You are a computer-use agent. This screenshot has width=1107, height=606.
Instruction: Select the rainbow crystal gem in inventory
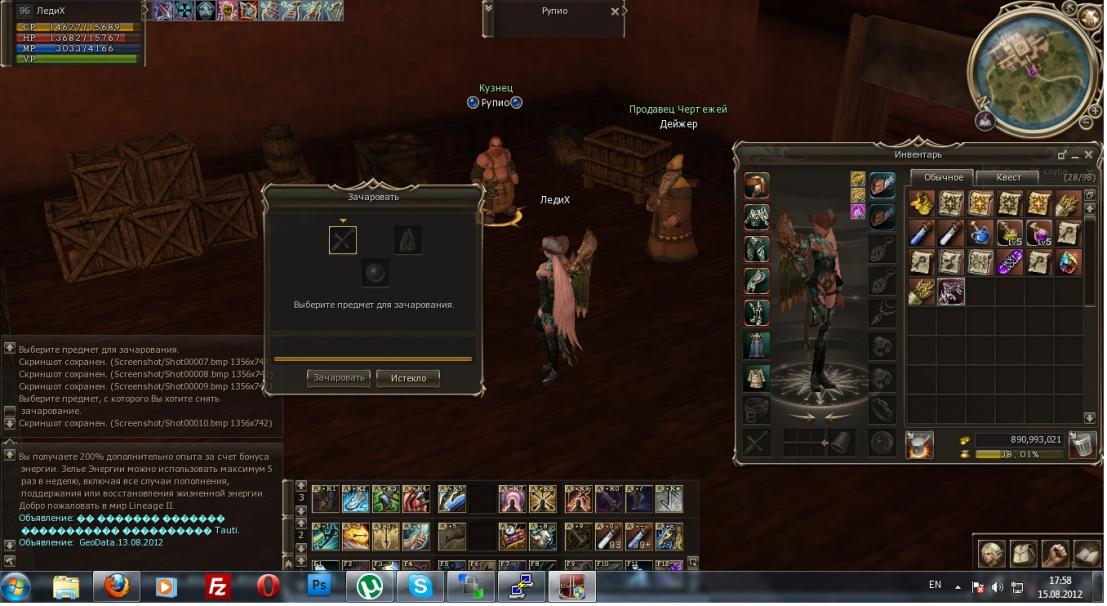1069,262
